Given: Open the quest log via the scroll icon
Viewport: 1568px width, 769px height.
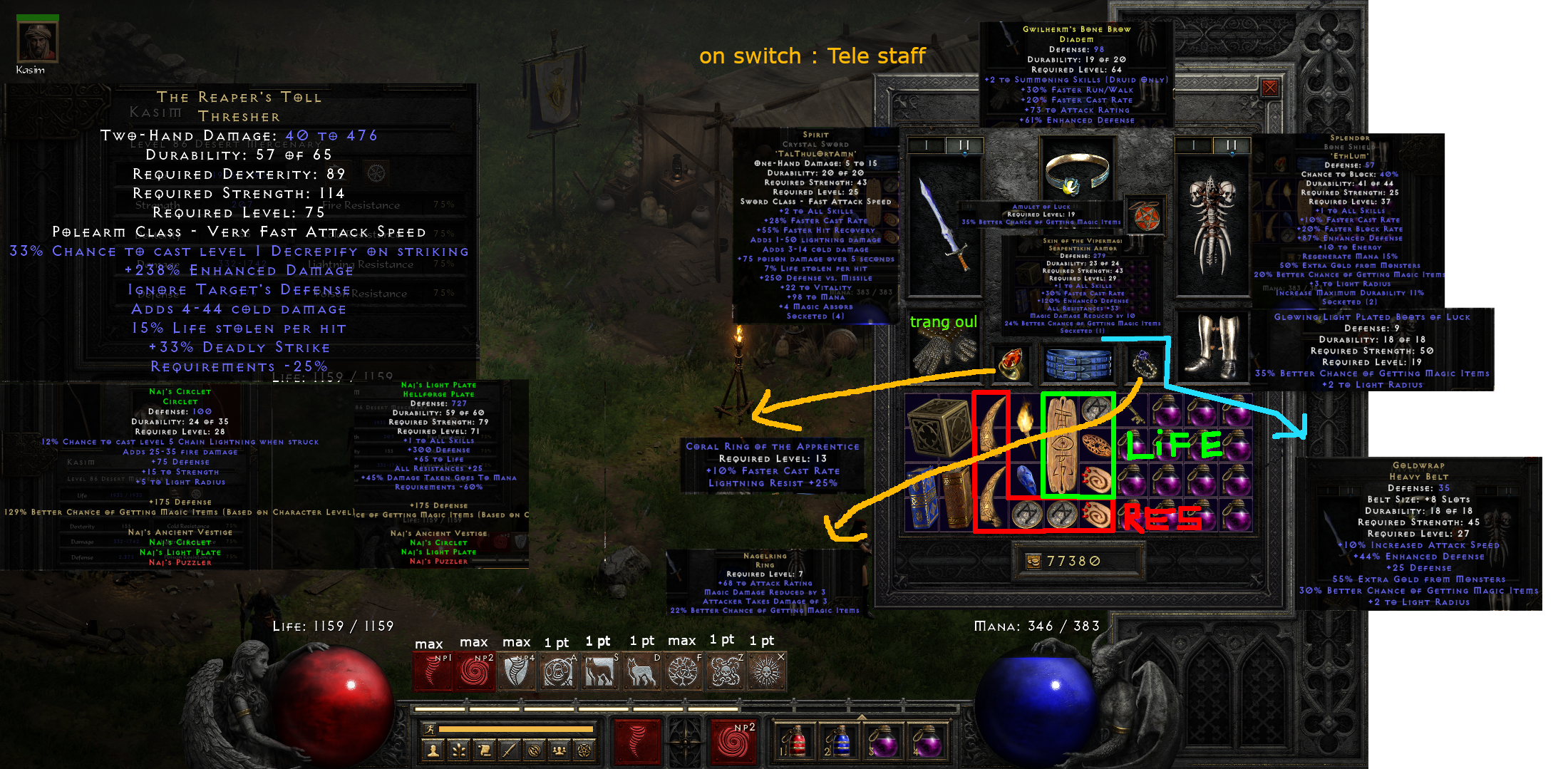Looking at the screenshot, I should pos(483,750).
